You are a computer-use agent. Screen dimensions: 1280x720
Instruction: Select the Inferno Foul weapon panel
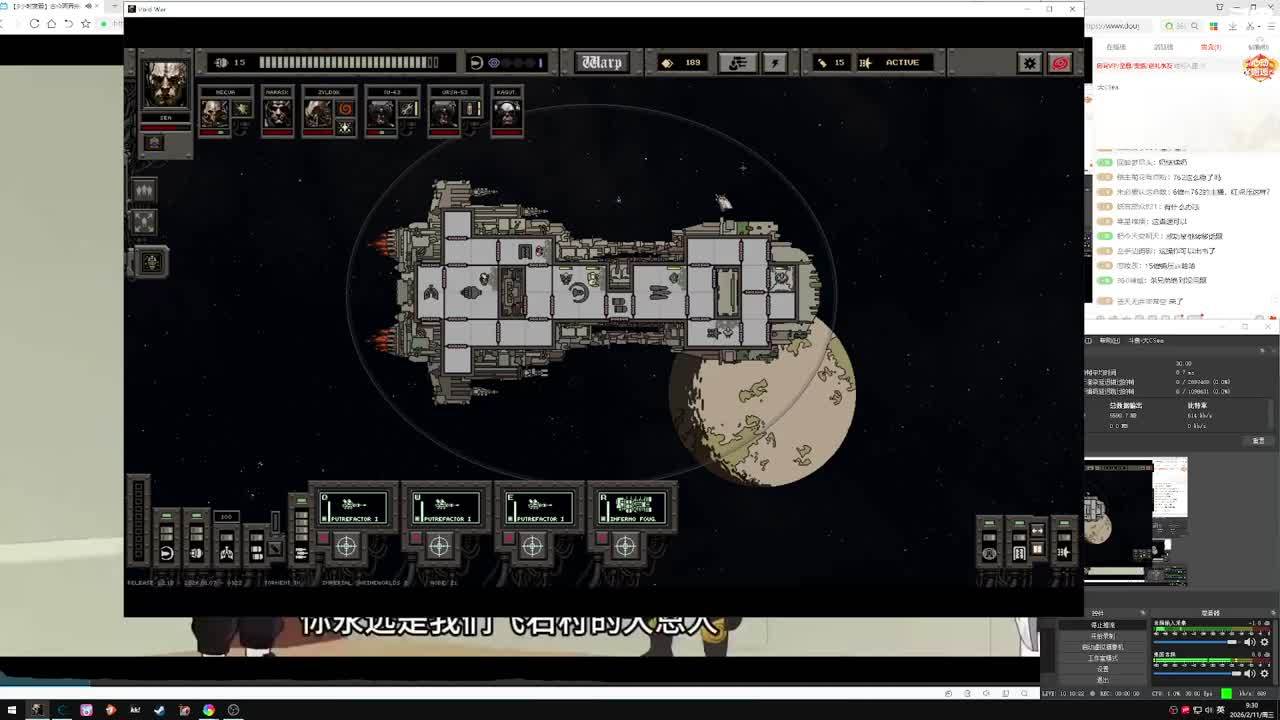(632, 507)
